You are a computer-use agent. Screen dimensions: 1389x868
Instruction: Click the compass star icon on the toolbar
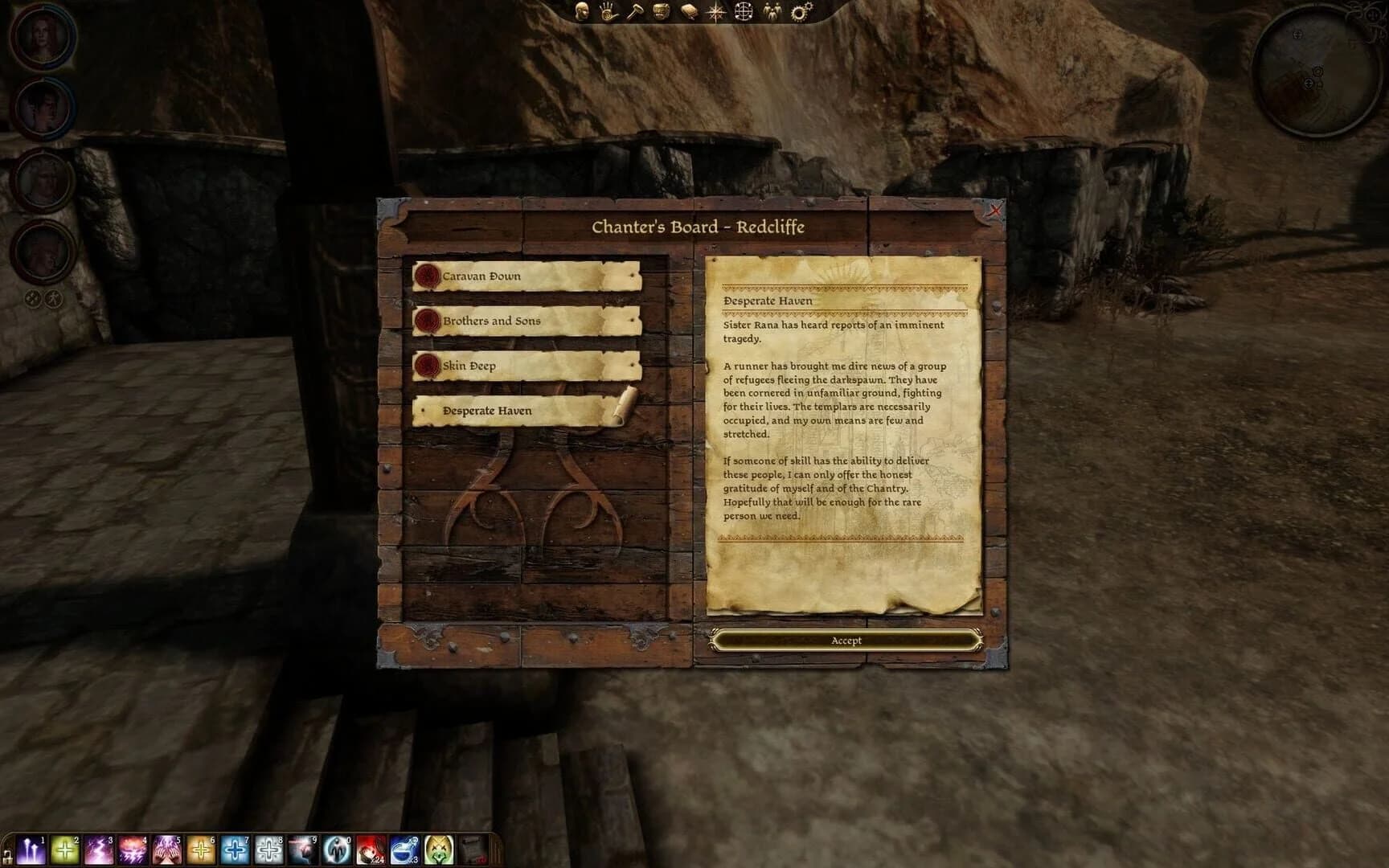(x=715, y=11)
